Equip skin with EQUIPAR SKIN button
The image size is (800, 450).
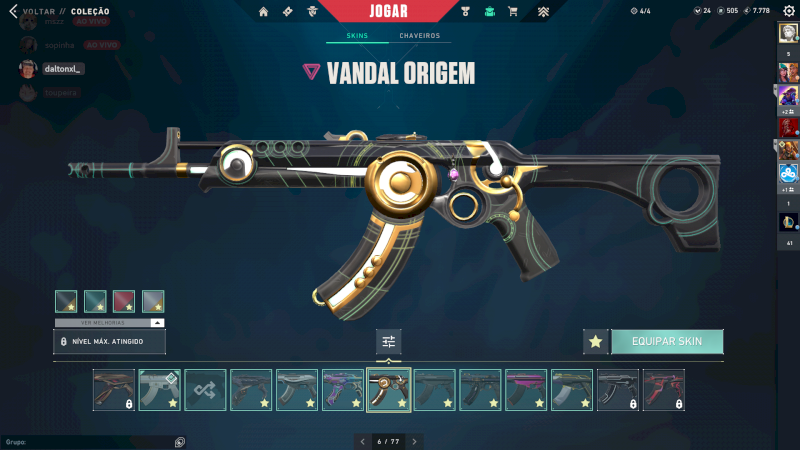point(666,341)
